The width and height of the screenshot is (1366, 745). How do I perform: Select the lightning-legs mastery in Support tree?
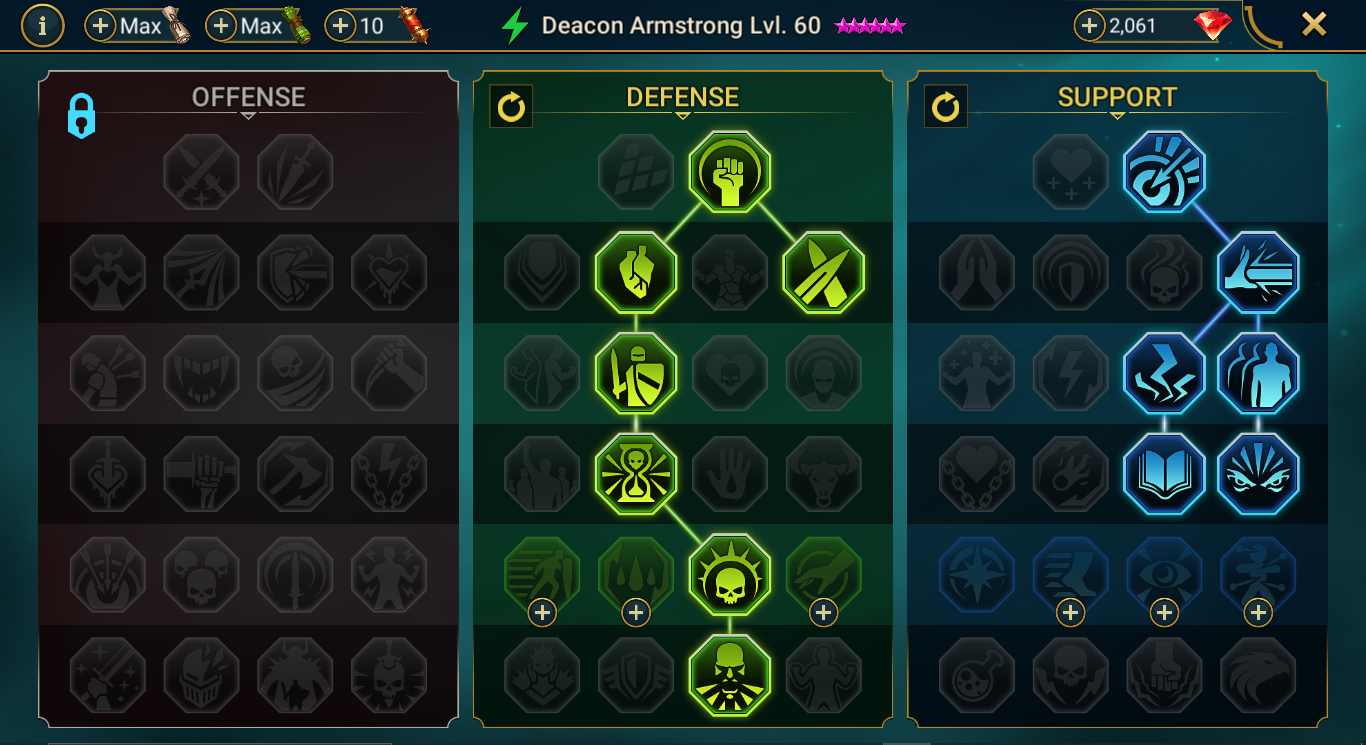click(x=1163, y=372)
